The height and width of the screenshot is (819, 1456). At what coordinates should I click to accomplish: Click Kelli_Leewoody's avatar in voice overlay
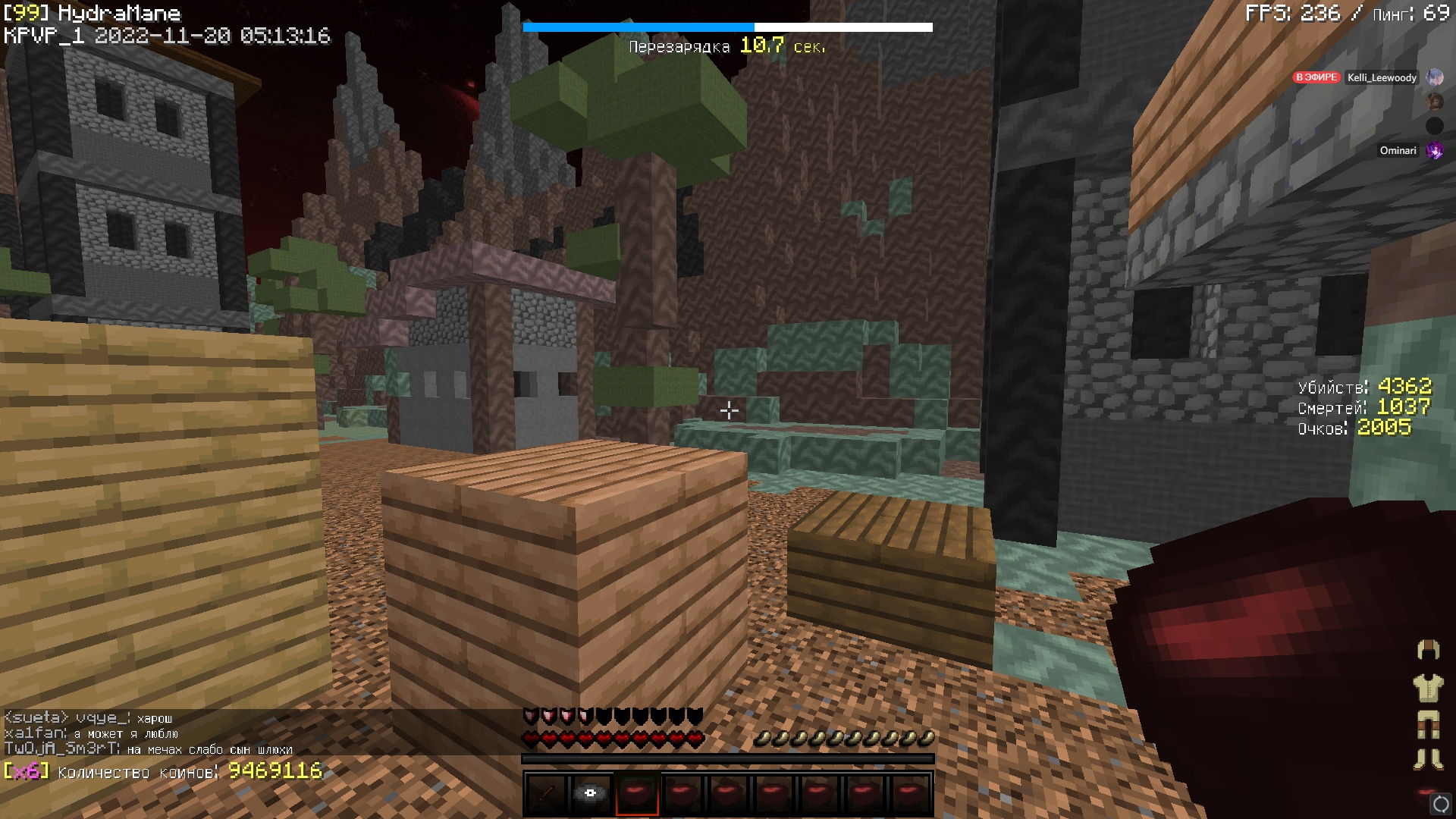(x=1434, y=77)
